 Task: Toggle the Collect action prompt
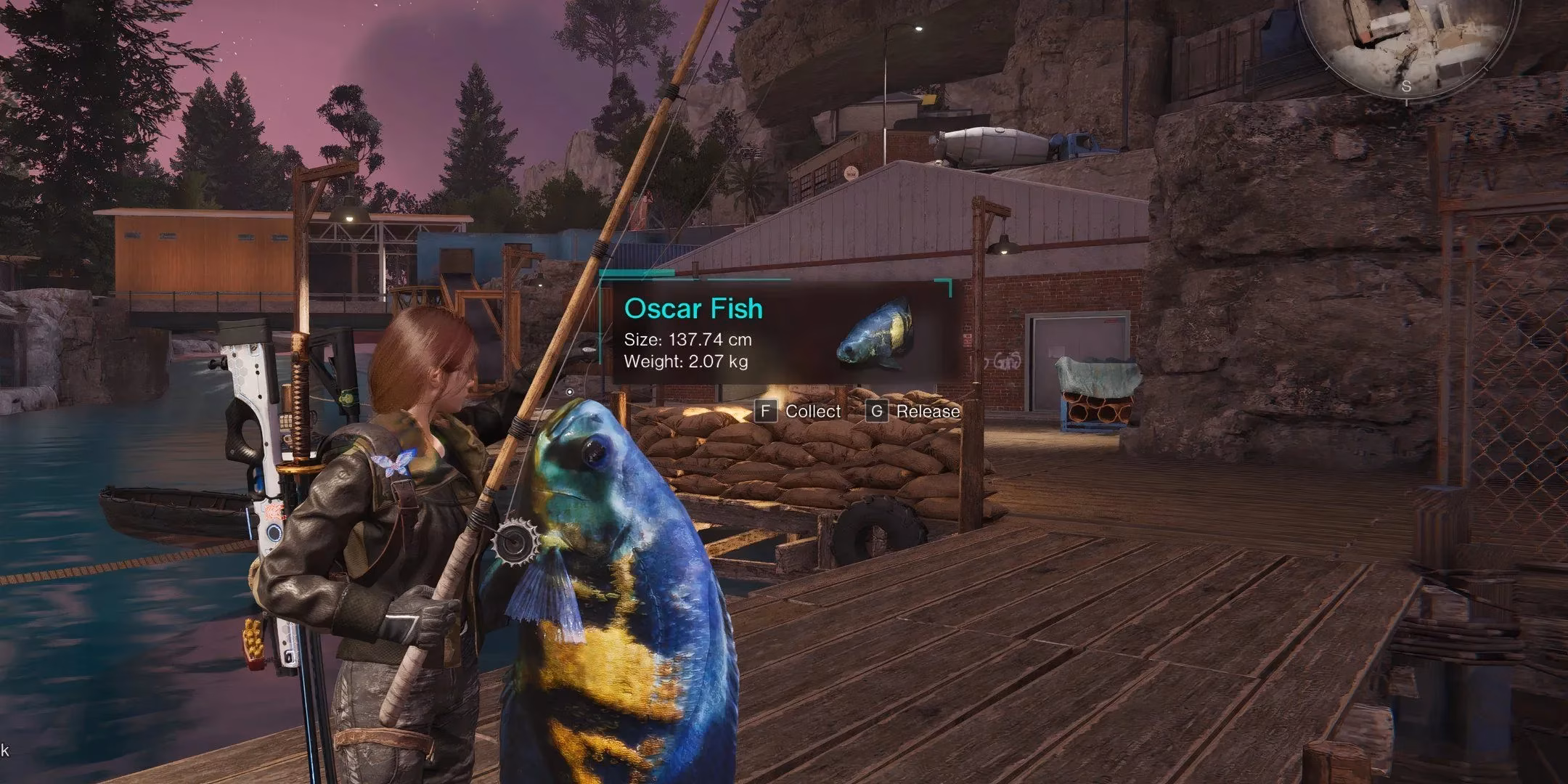point(799,412)
